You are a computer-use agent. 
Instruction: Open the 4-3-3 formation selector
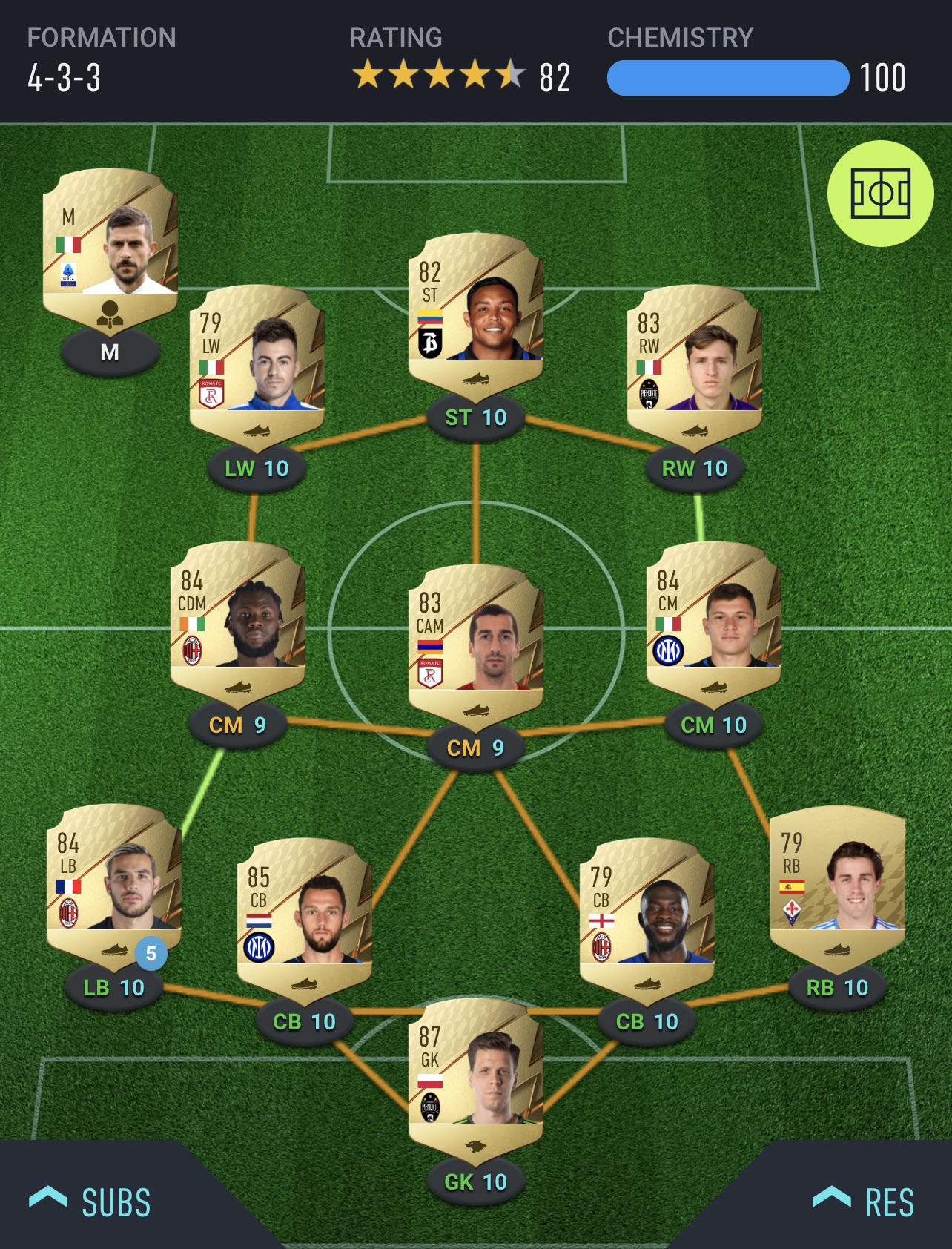tap(66, 77)
